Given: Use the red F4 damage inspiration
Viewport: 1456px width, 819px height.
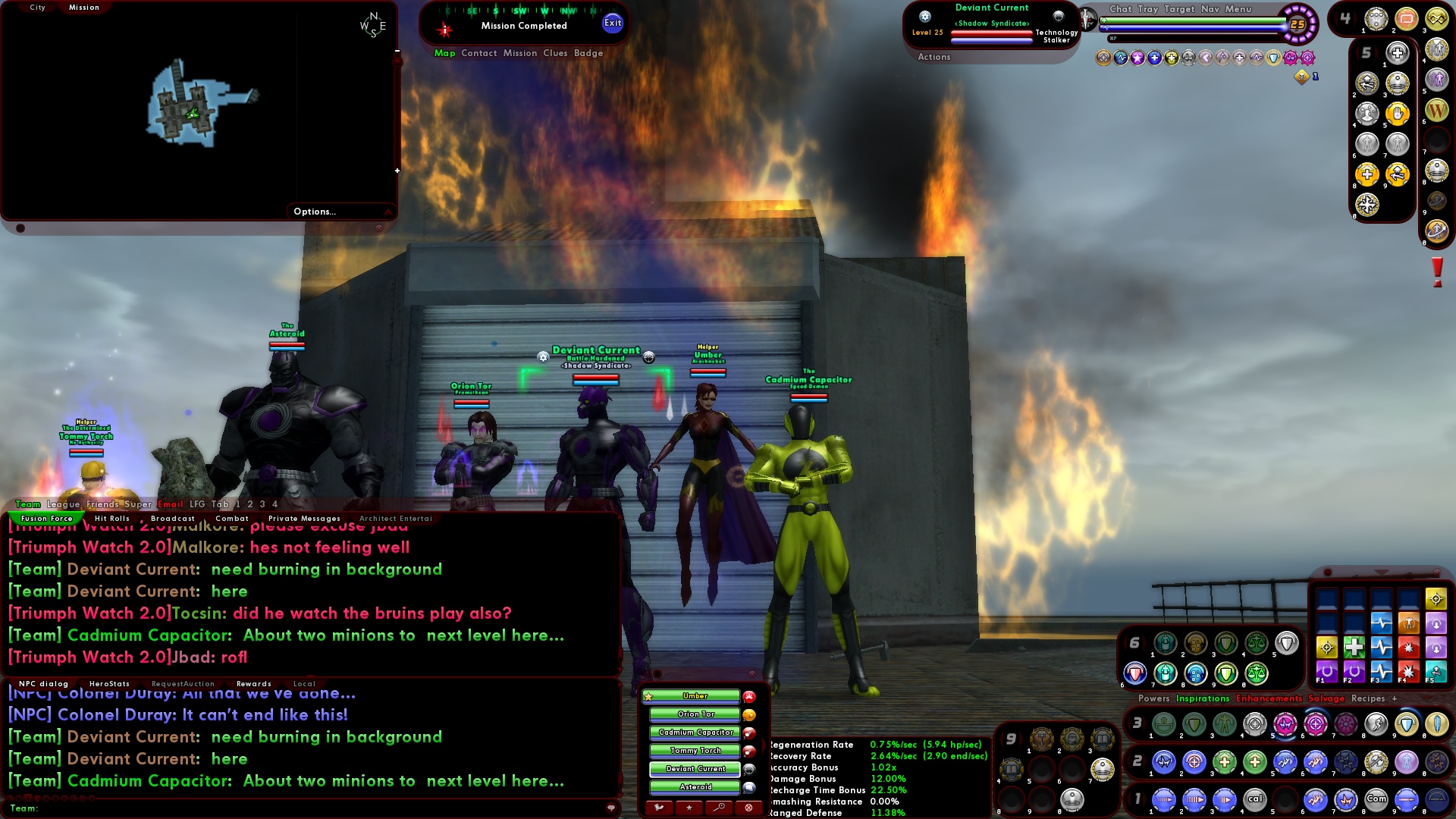Looking at the screenshot, I should 1407,672.
